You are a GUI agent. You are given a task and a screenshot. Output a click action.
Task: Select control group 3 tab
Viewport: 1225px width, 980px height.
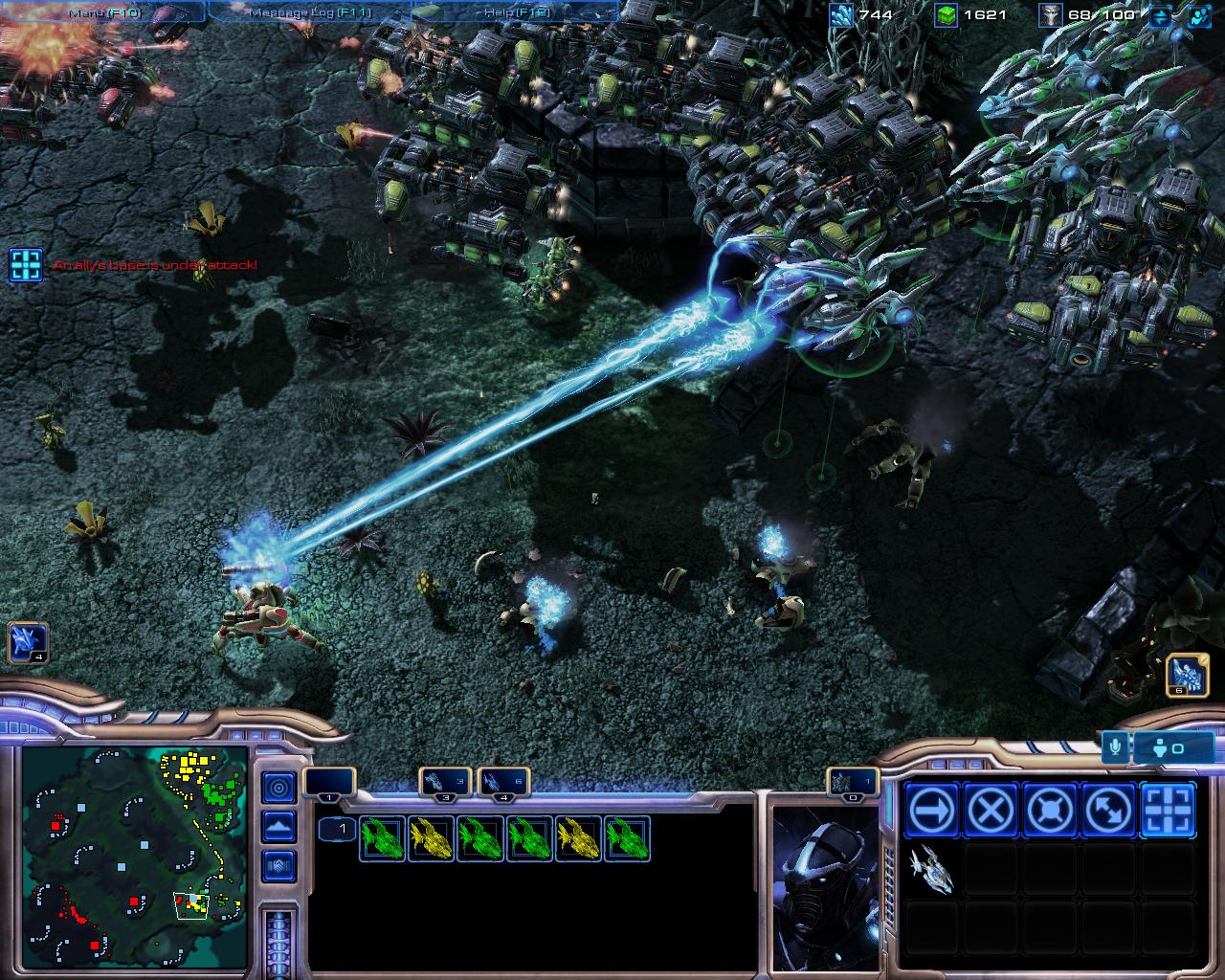(446, 781)
